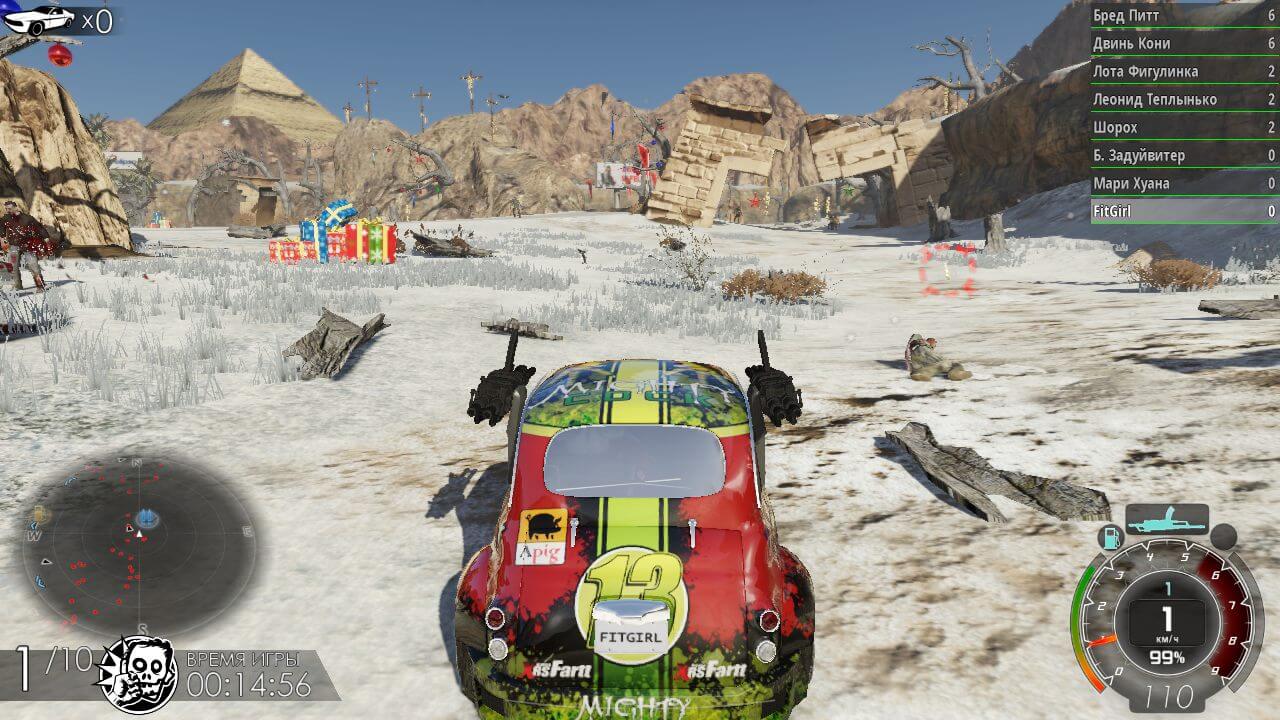Click the green fuel pump icon
This screenshot has width=1280, height=720.
coord(1111,537)
